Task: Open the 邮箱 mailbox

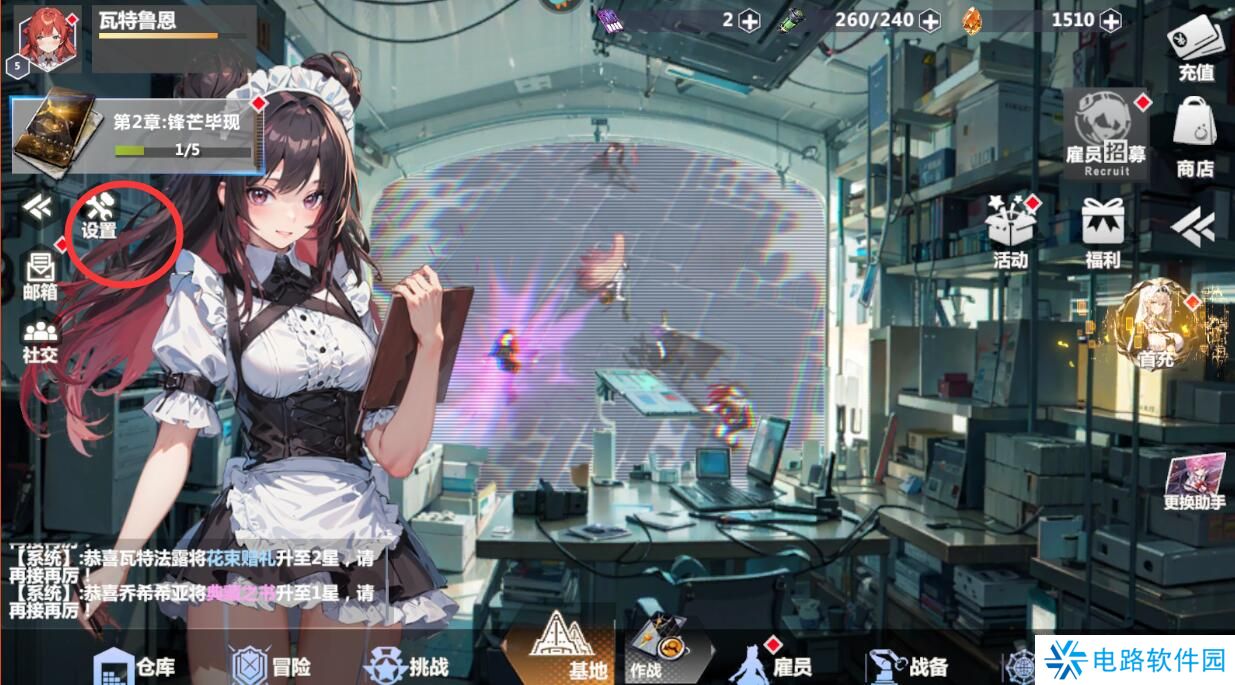Action: pyautogui.click(x=41, y=275)
